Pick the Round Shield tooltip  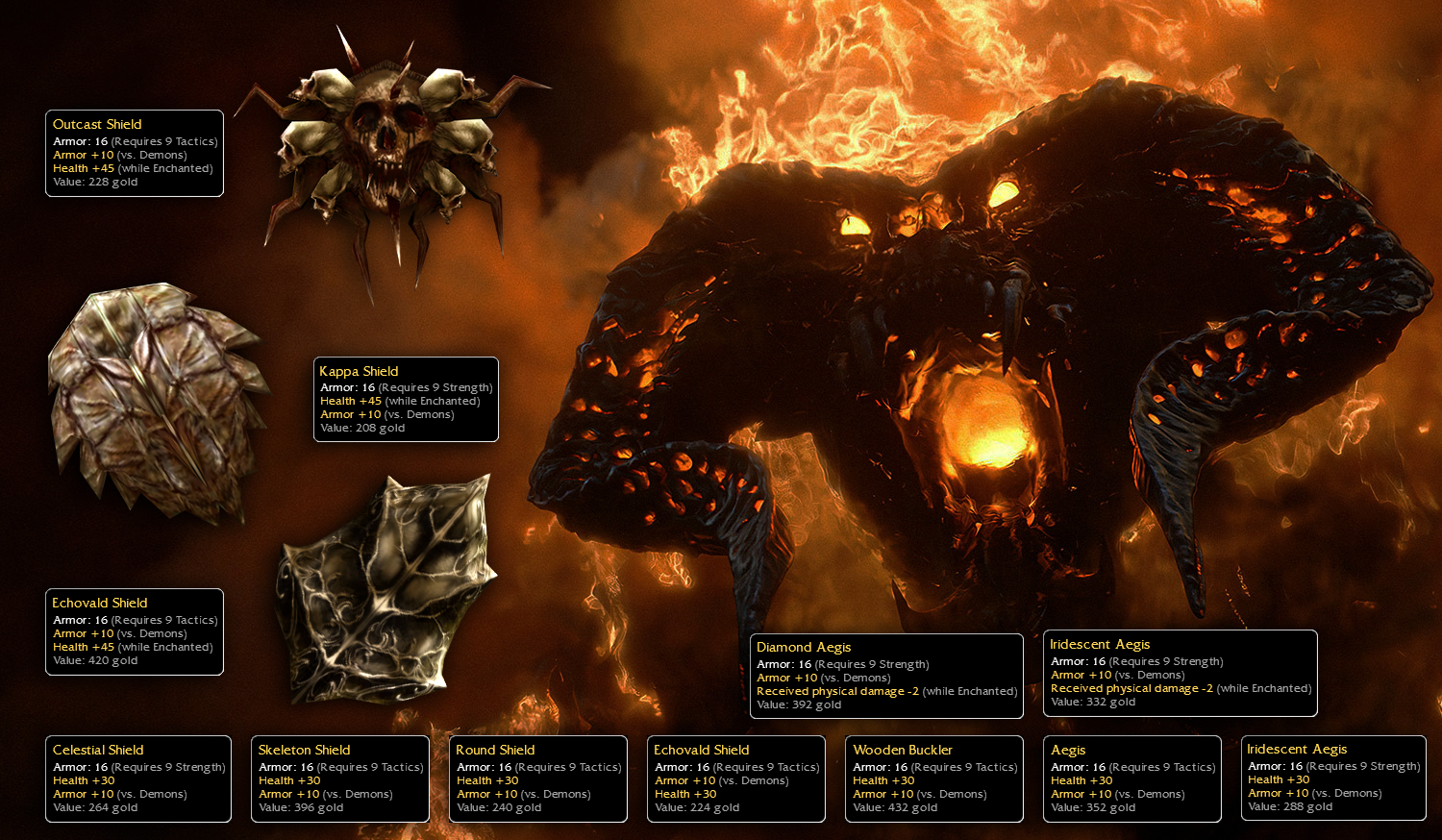538,778
